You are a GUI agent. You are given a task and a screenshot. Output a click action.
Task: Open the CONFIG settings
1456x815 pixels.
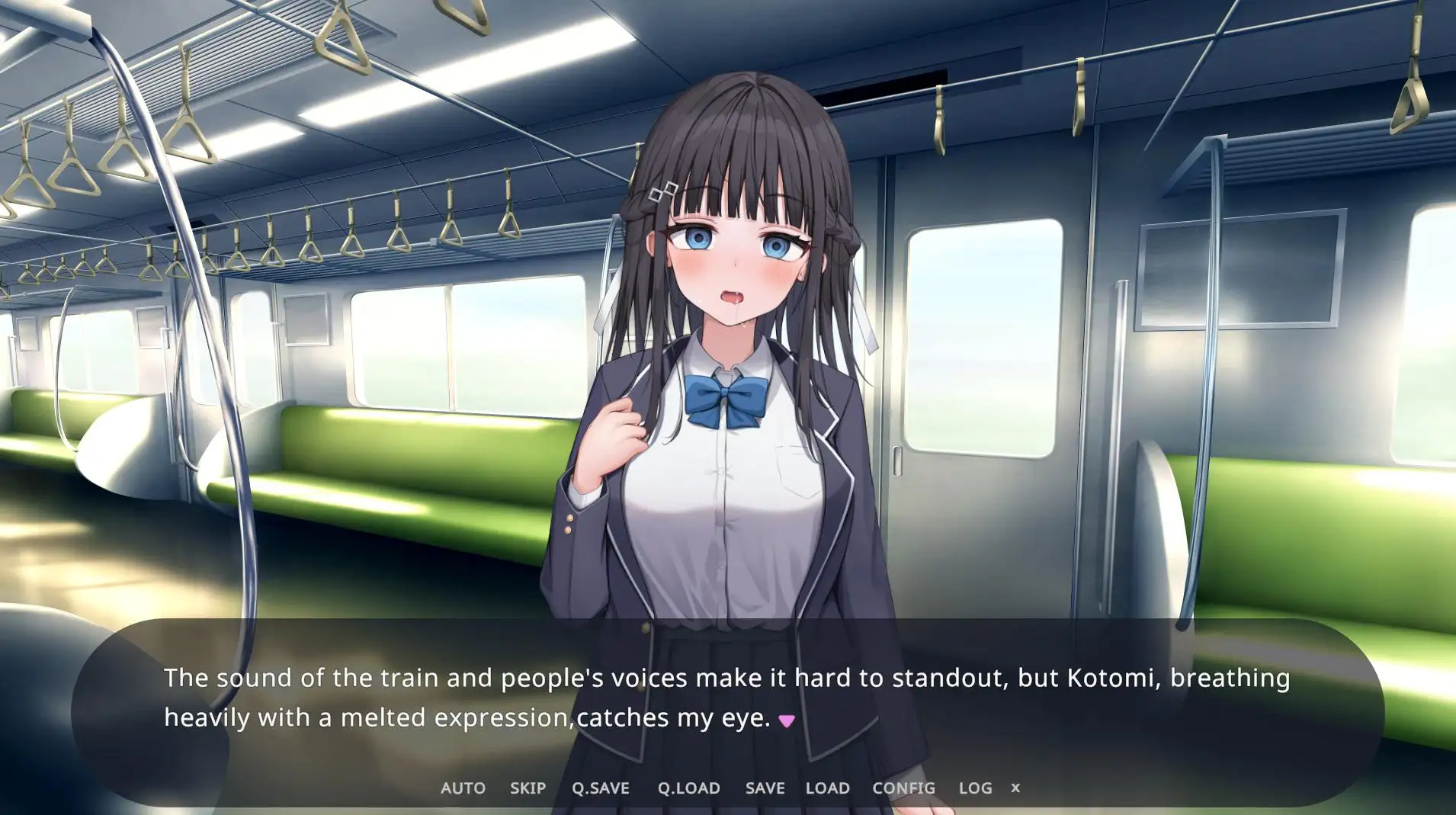coord(903,788)
